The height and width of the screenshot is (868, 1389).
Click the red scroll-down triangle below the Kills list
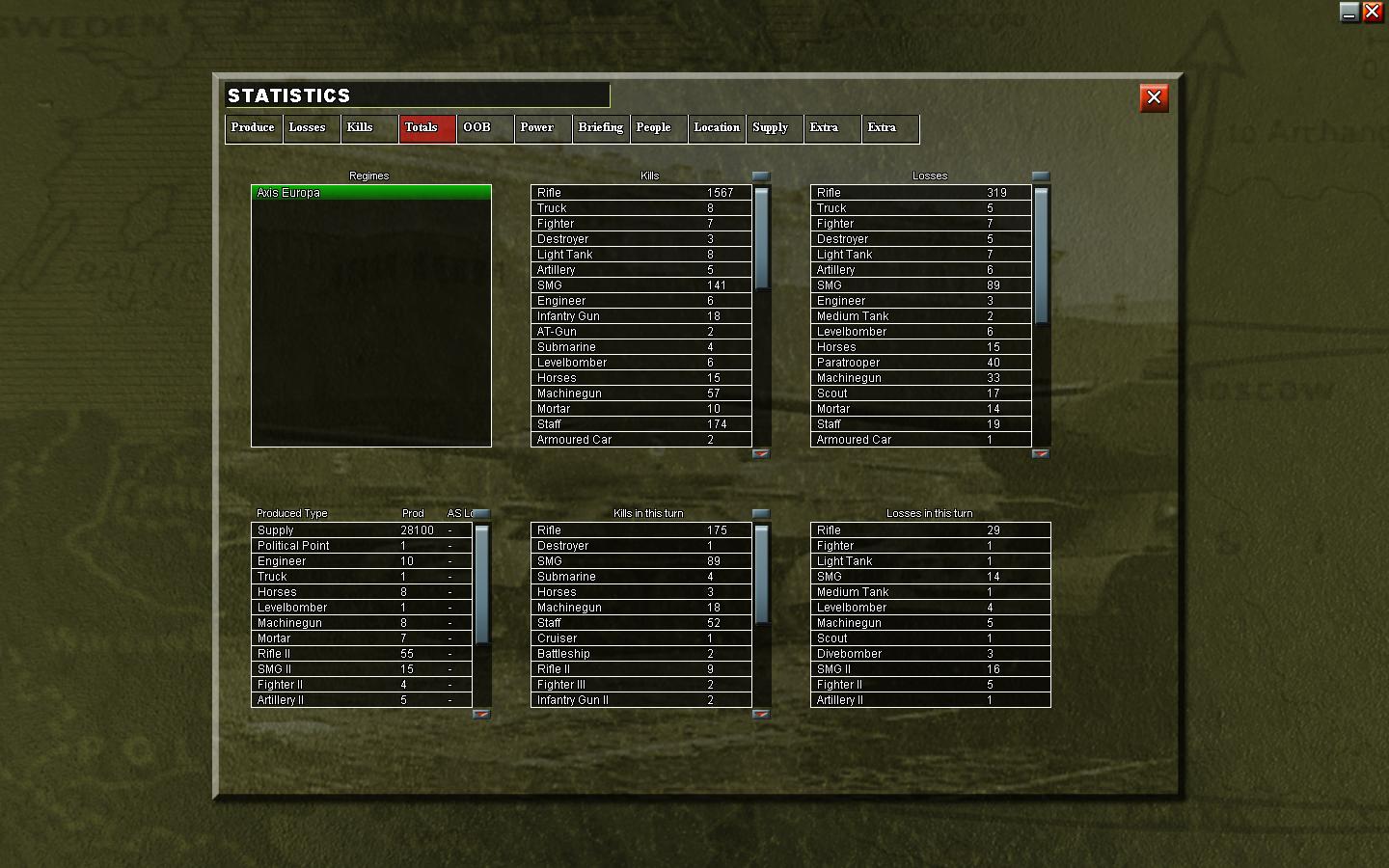click(761, 452)
